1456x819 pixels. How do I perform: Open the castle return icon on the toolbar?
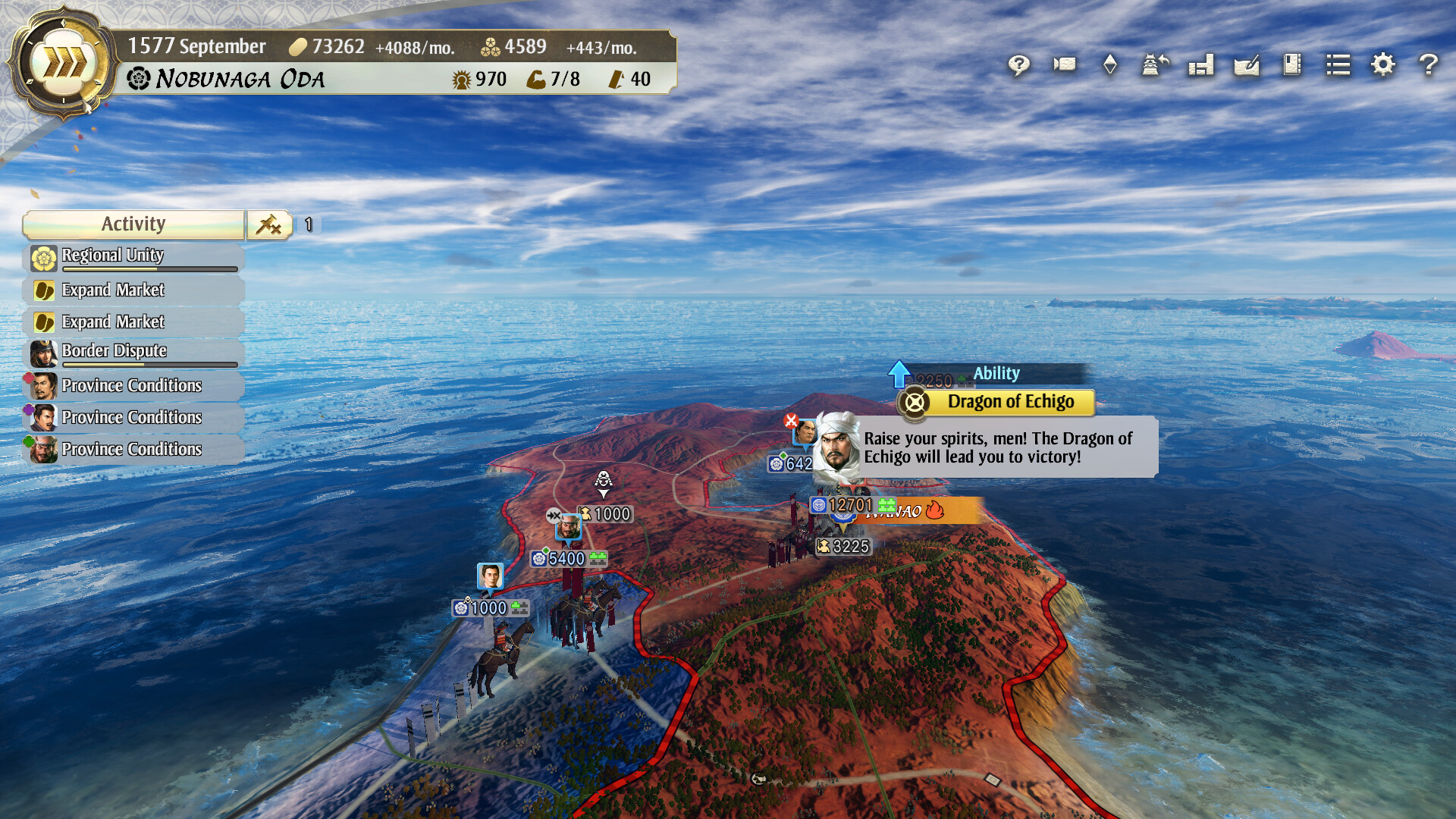1154,66
